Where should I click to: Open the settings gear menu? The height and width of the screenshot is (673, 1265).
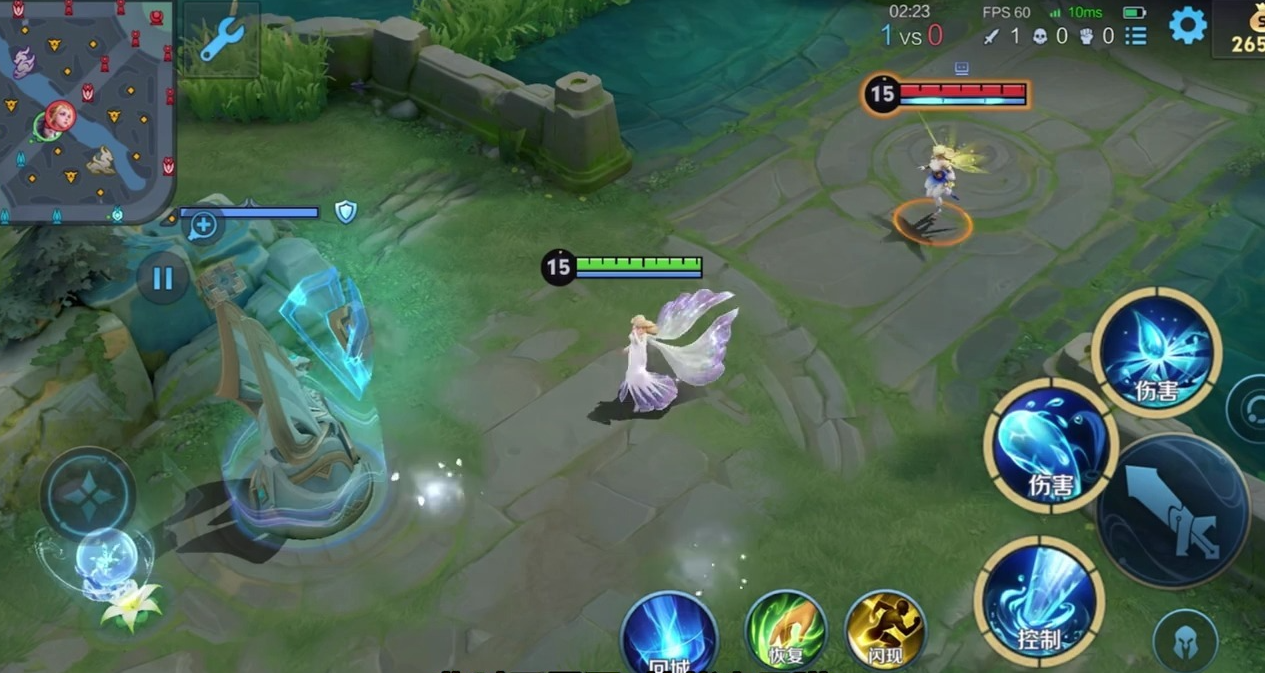1187,26
